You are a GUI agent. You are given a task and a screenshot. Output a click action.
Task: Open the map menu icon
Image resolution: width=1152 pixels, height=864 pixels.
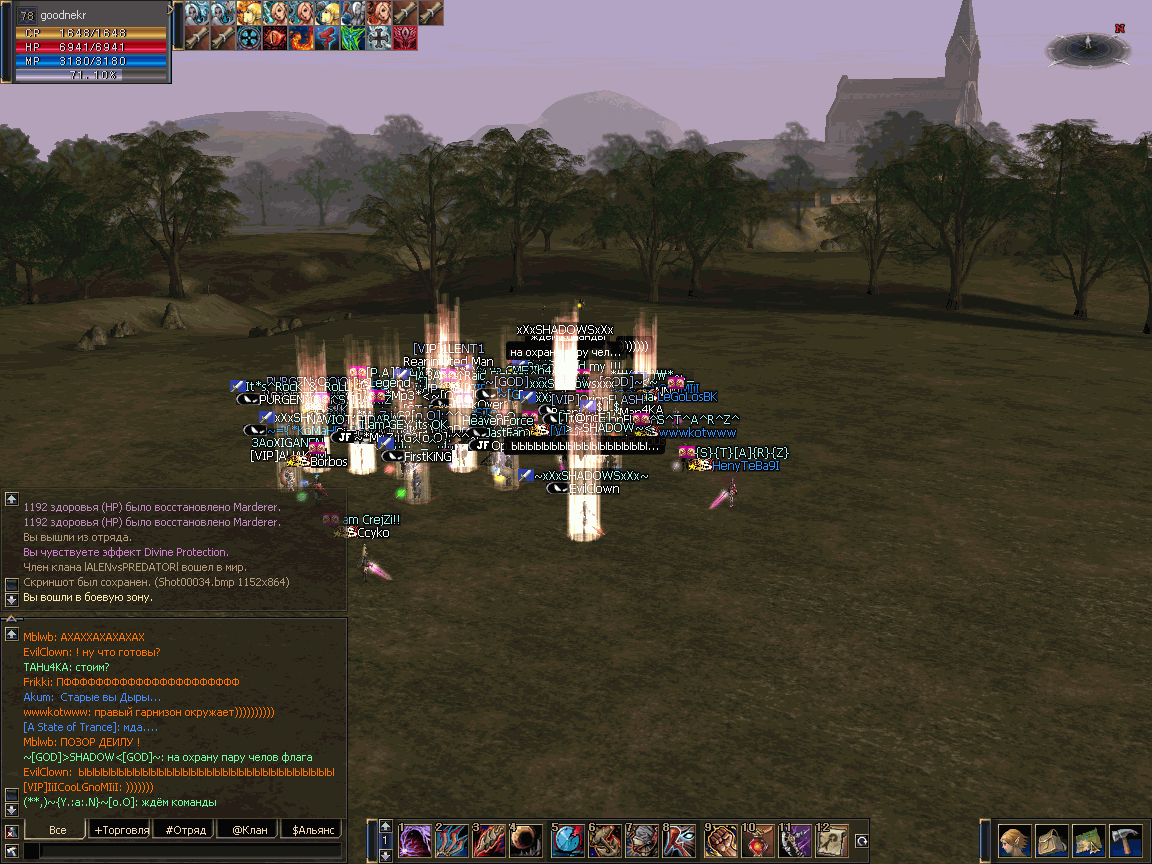1088,839
